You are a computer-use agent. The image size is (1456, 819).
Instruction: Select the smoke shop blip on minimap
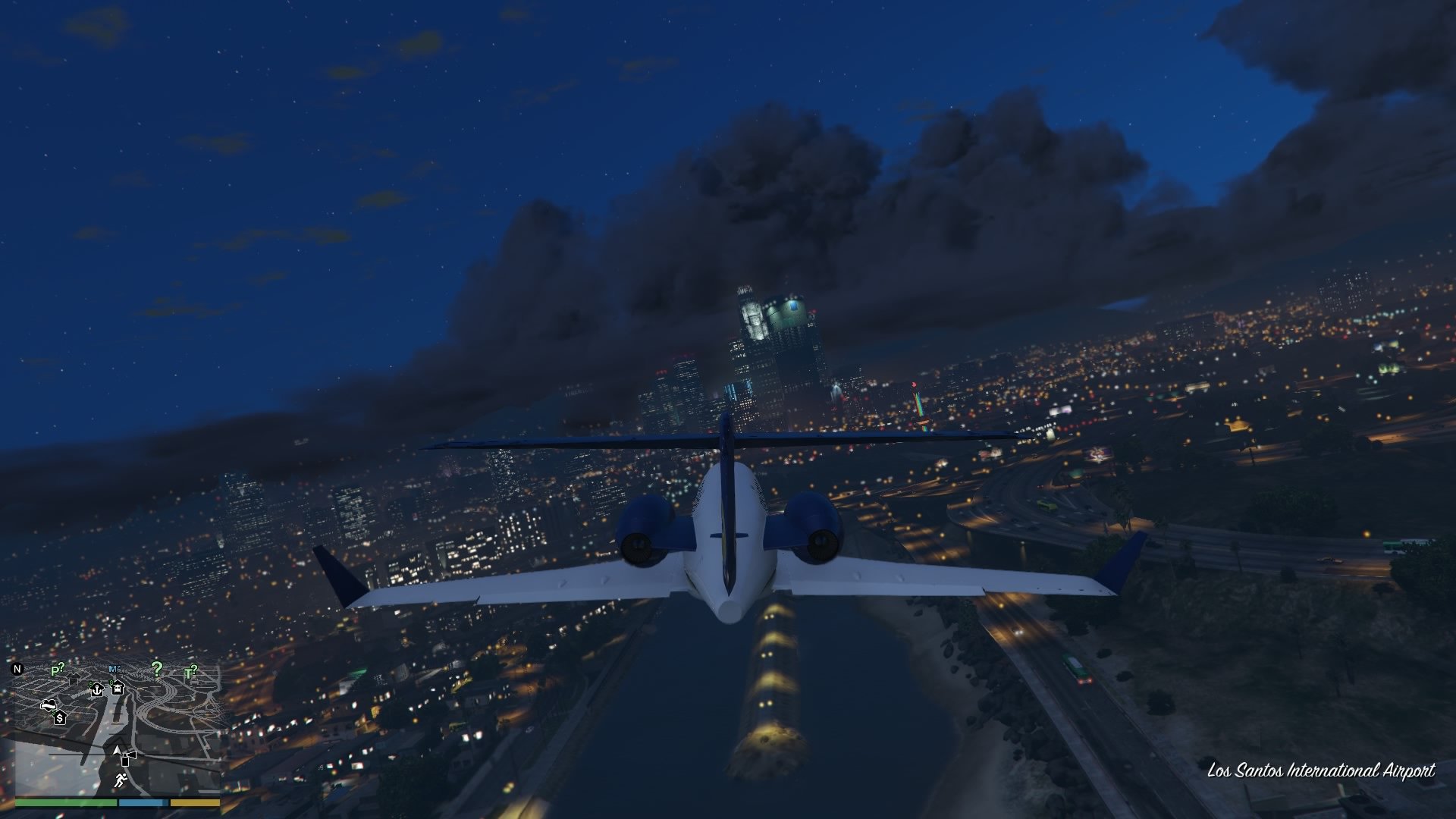click(49, 705)
